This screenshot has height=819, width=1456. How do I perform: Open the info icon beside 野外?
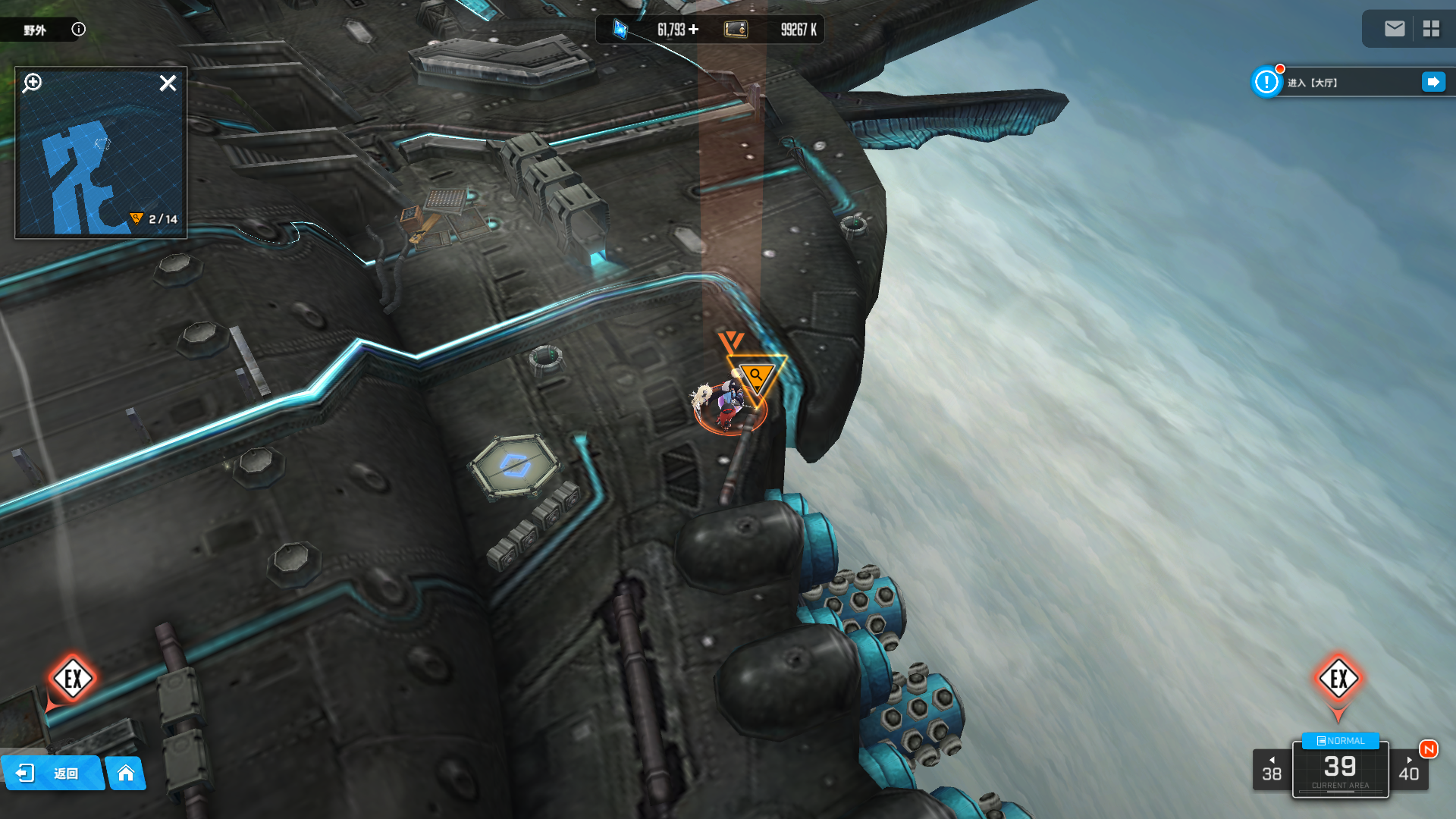[x=78, y=30]
